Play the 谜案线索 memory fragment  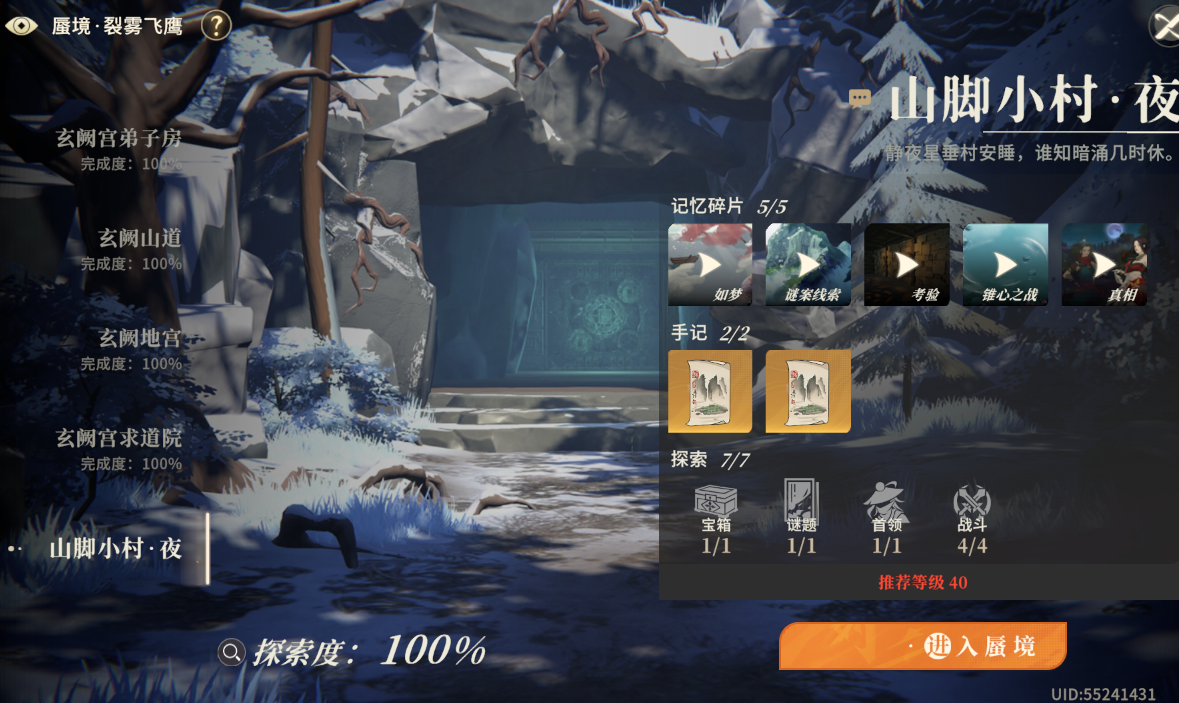pos(808,264)
